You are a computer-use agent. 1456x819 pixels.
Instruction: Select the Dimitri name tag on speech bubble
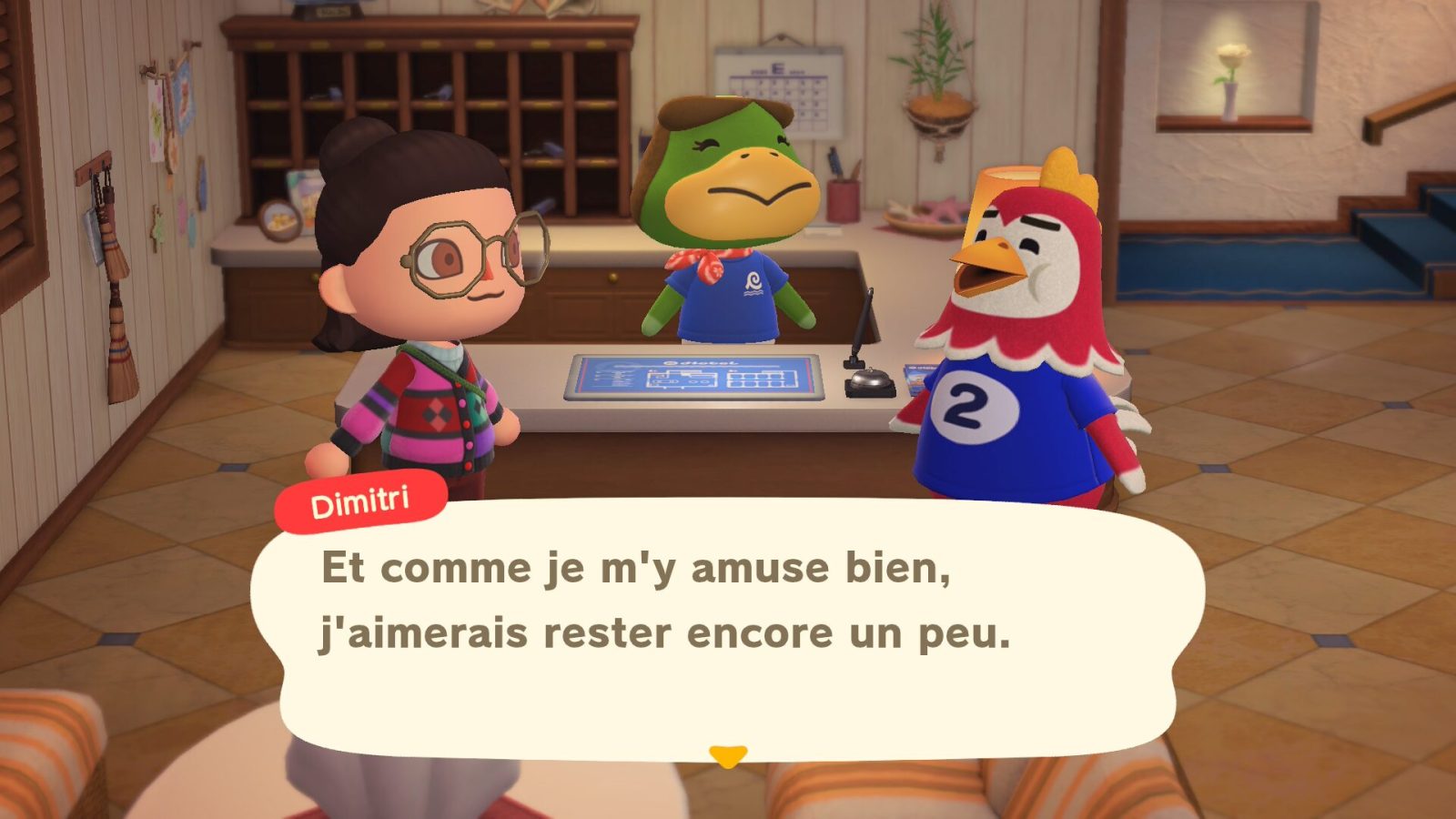tap(363, 498)
